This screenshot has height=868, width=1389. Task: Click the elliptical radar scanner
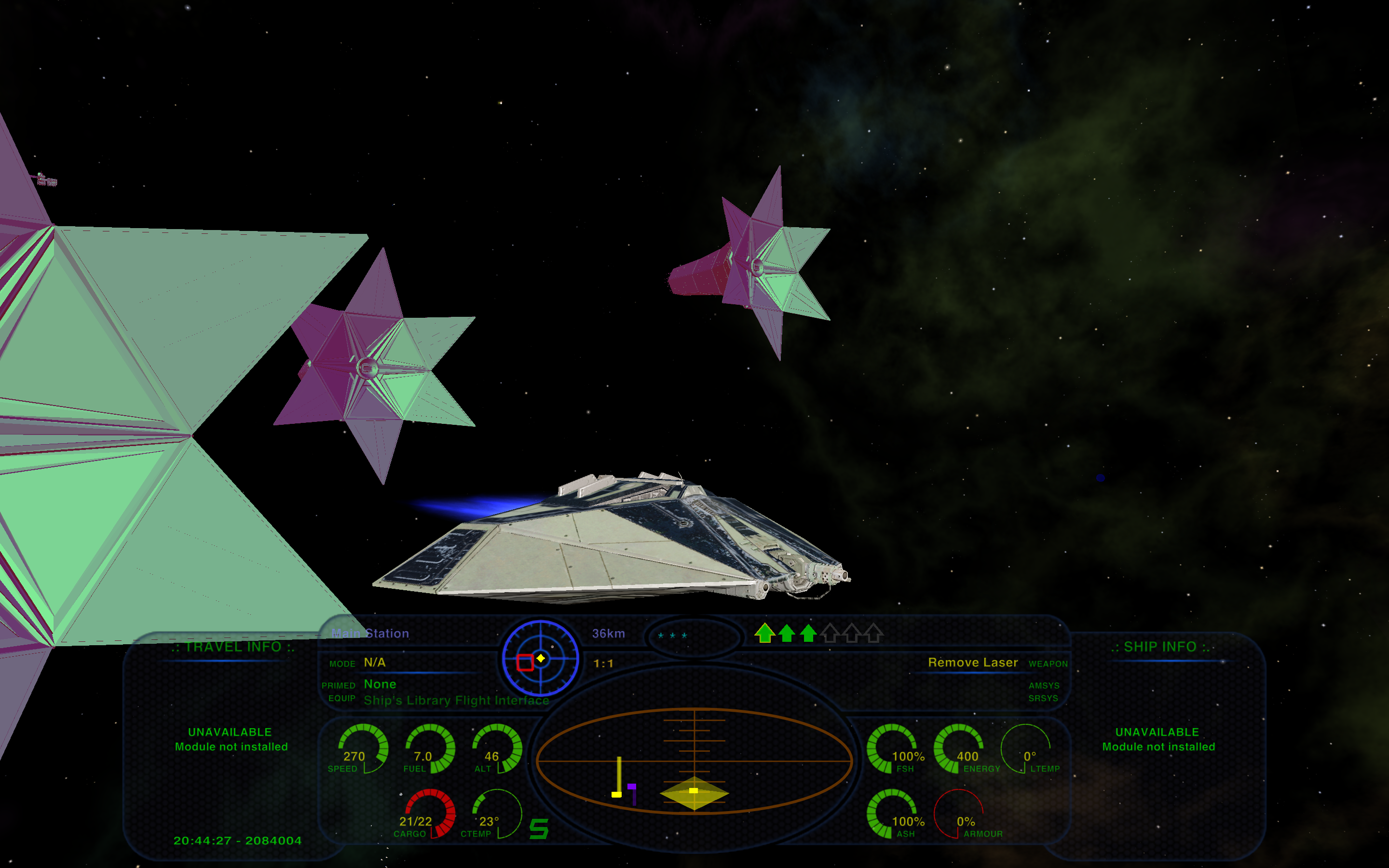pyautogui.click(x=694, y=760)
